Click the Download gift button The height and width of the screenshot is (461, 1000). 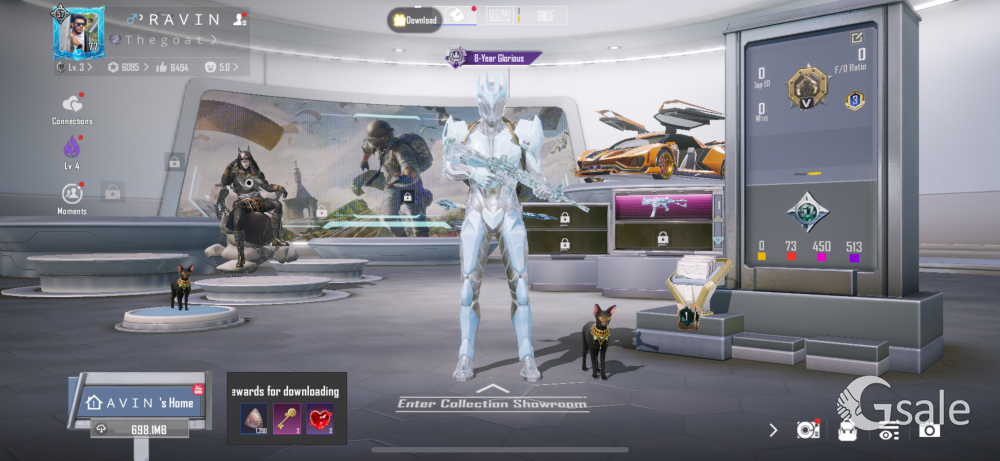pos(415,20)
